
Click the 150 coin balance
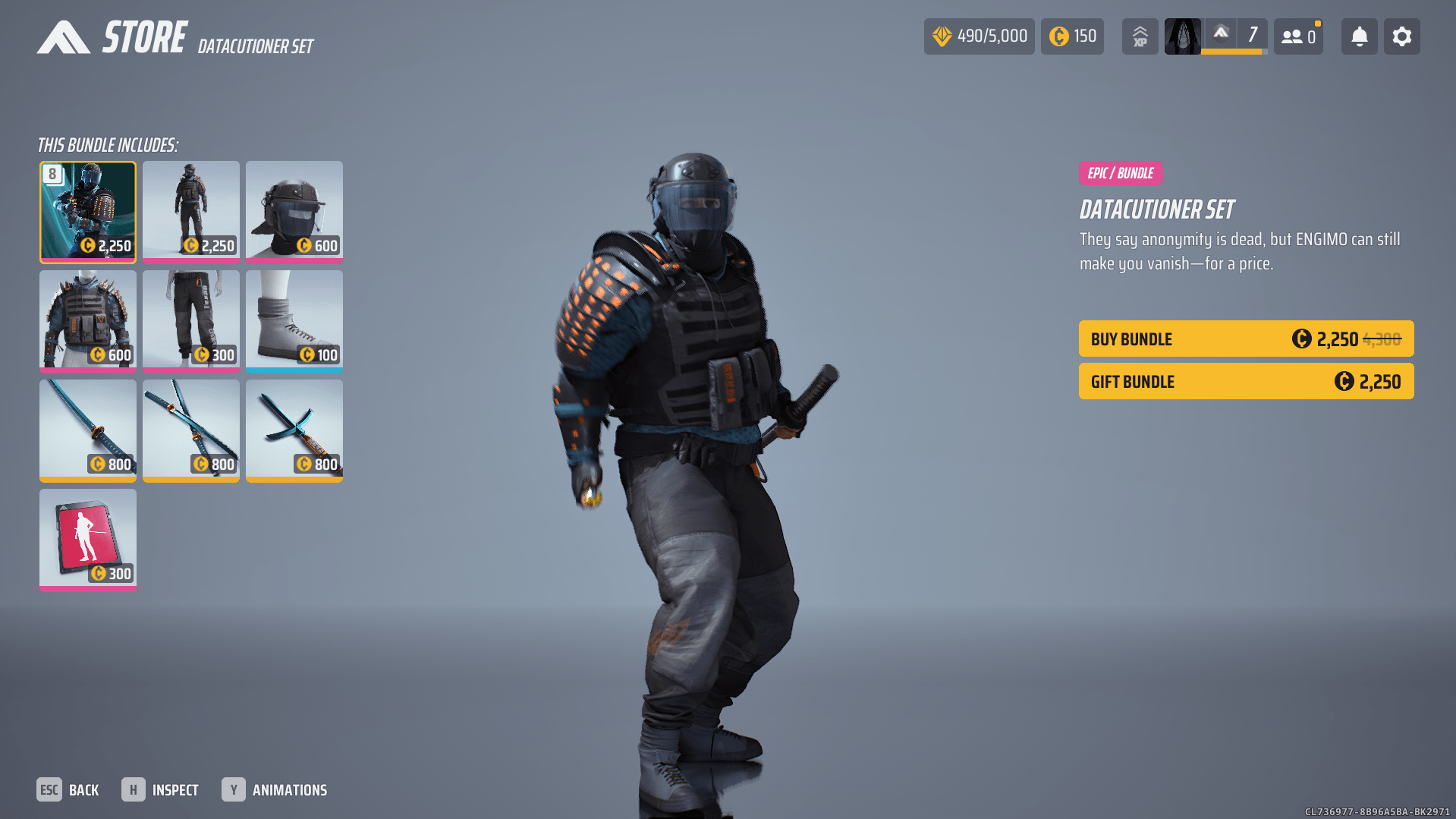[1072, 36]
